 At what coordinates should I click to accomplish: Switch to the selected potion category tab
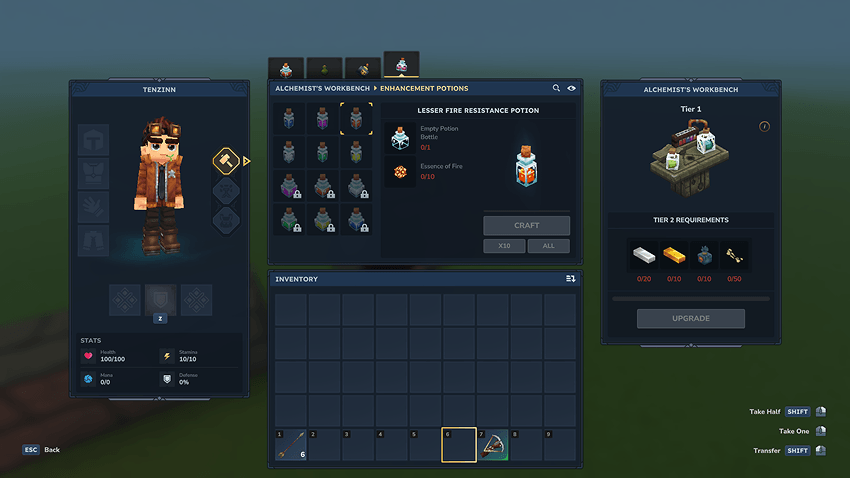pyautogui.click(x=401, y=66)
